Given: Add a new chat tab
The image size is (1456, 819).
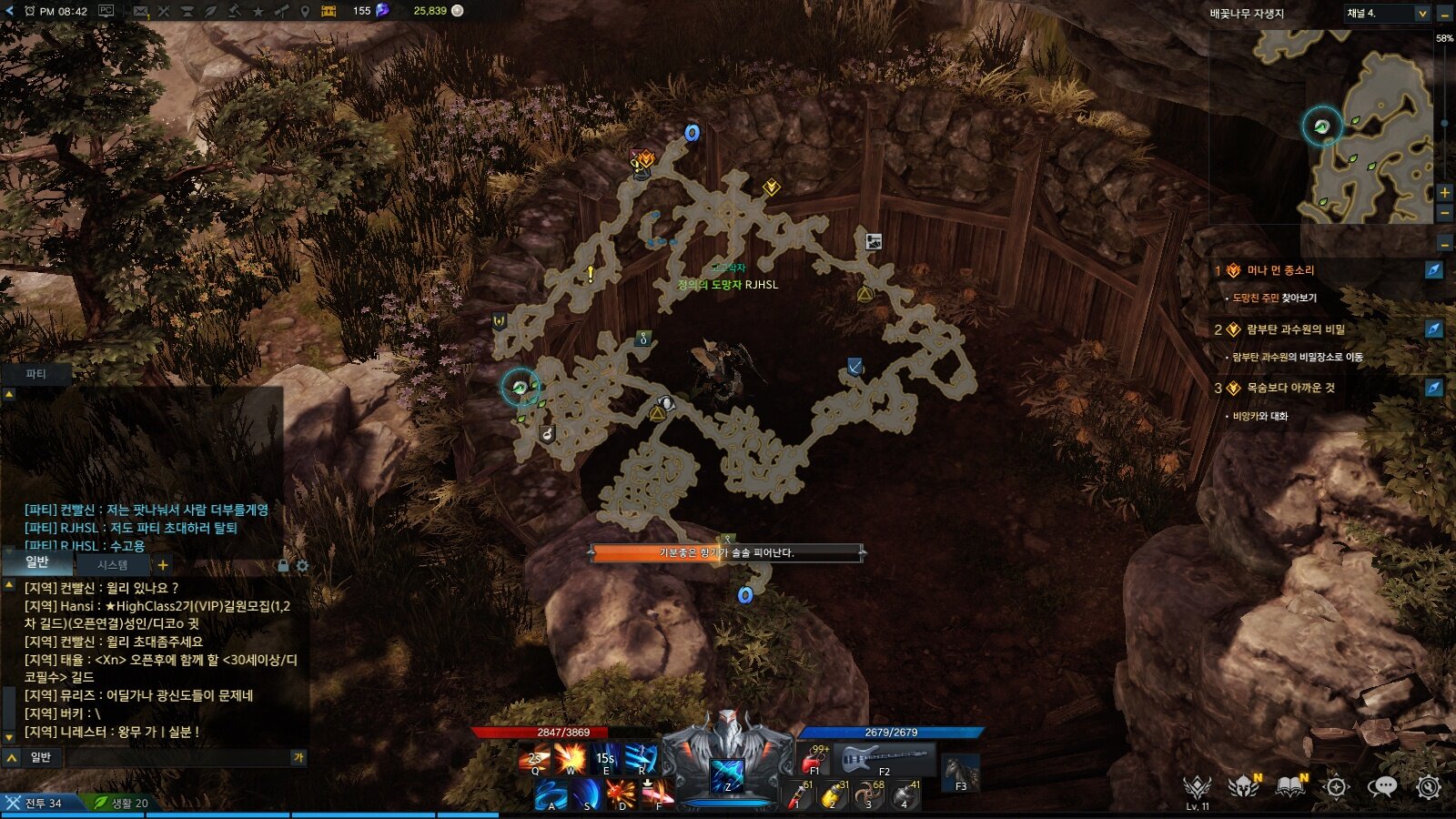Looking at the screenshot, I should point(163,565).
